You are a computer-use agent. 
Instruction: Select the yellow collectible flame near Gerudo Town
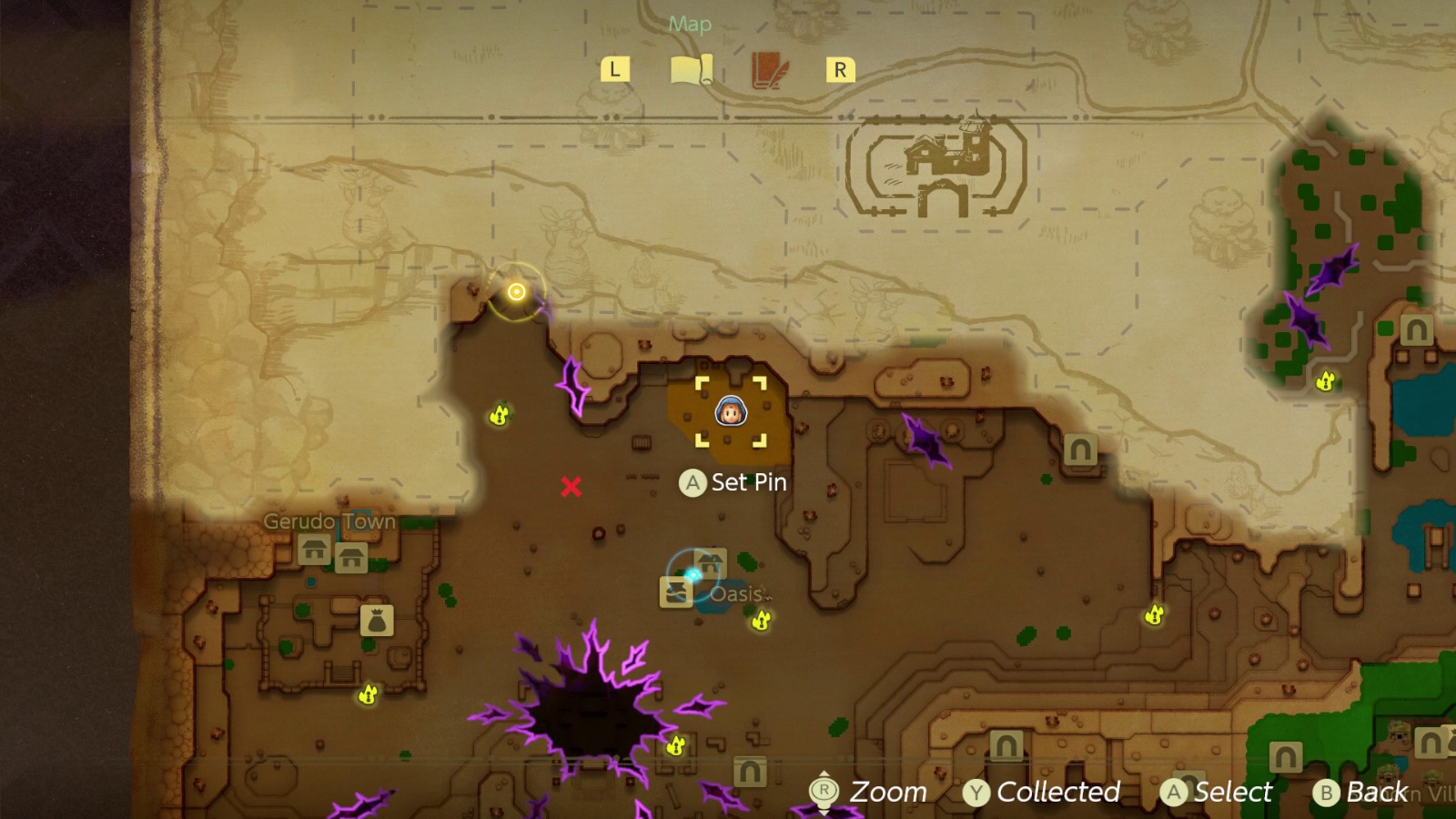[x=368, y=693]
